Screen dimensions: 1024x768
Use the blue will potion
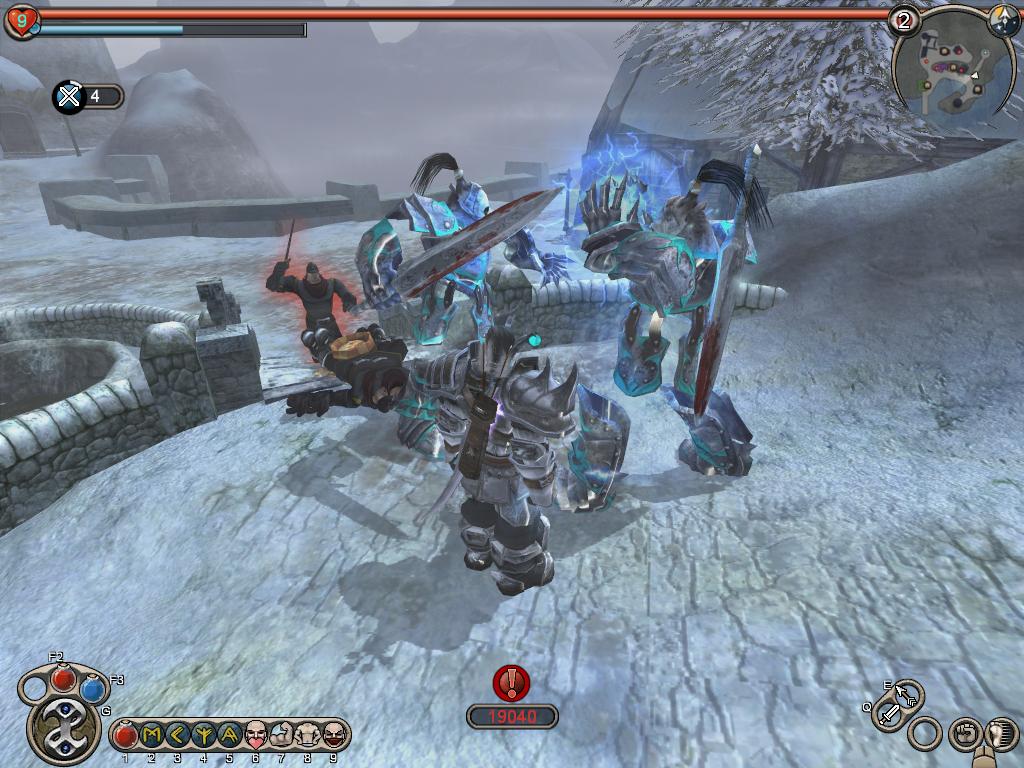tap(93, 689)
